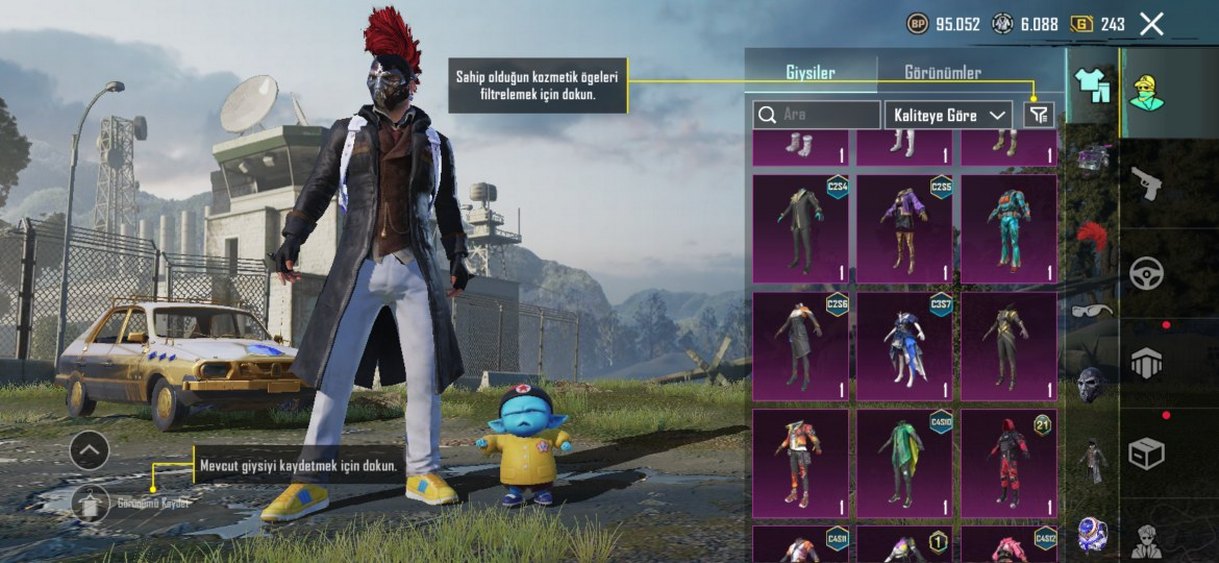Open the Görünümler tab

pos(942,73)
